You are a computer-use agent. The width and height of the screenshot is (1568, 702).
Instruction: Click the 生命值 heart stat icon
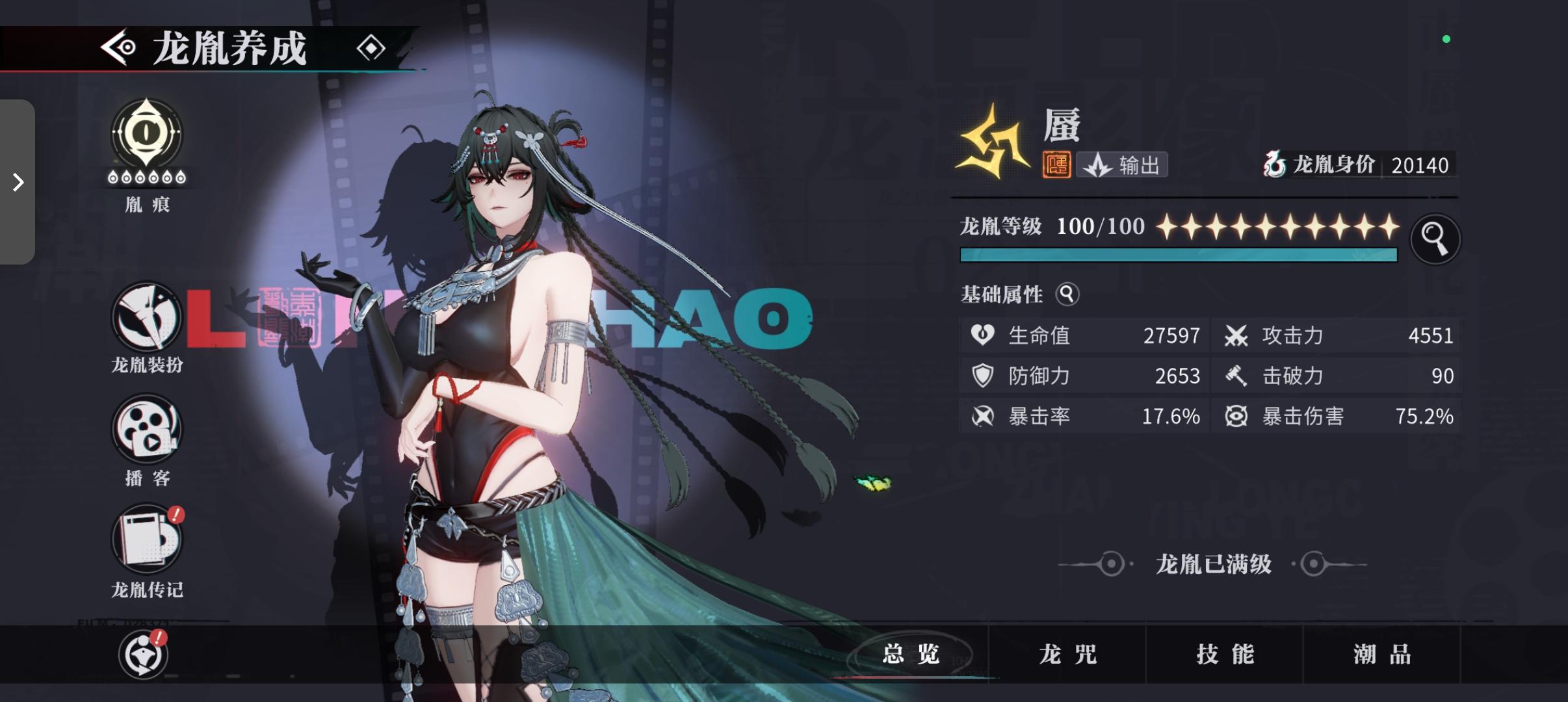pos(984,335)
